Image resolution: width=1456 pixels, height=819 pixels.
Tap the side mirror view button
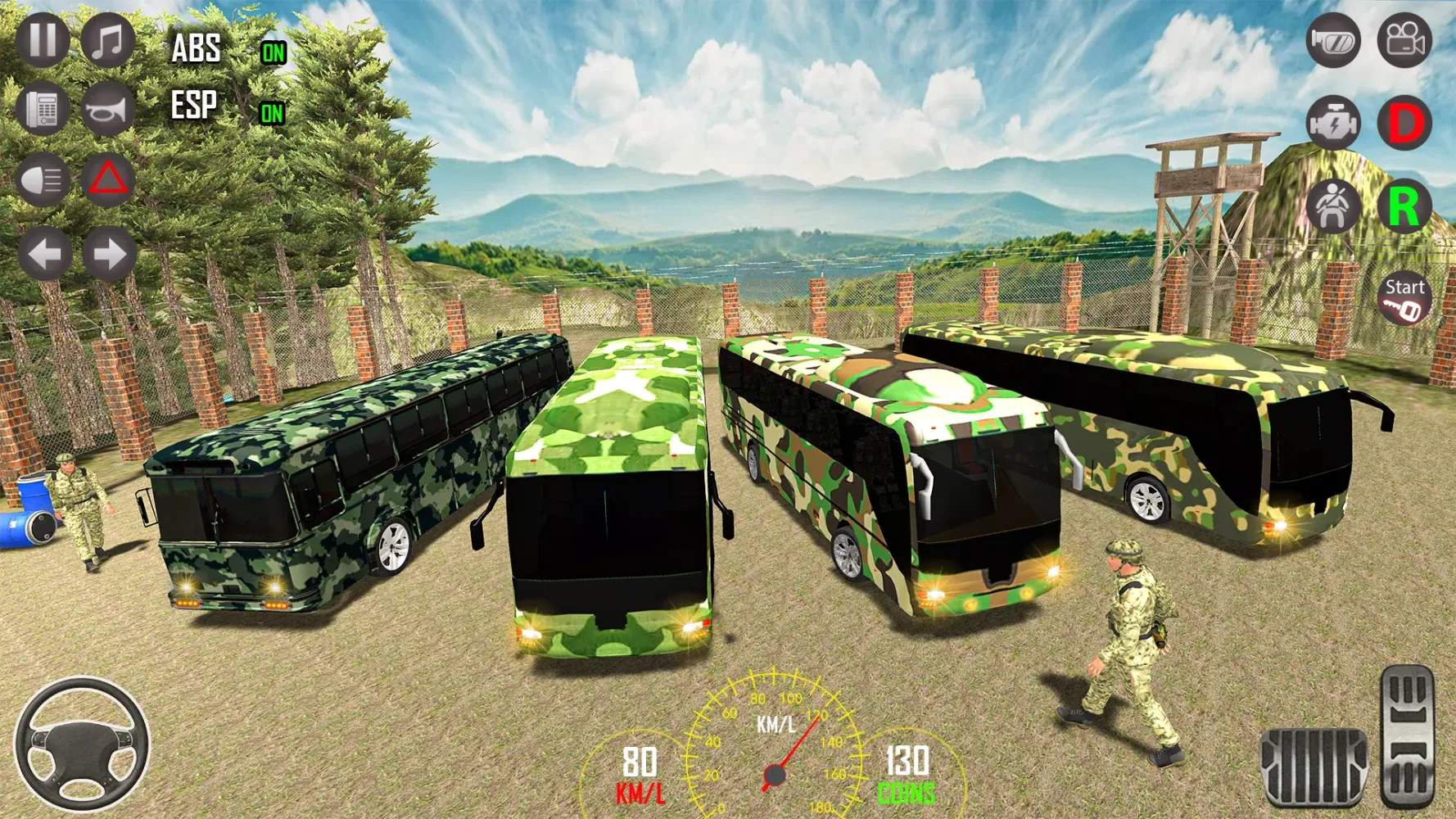[x=1332, y=40]
